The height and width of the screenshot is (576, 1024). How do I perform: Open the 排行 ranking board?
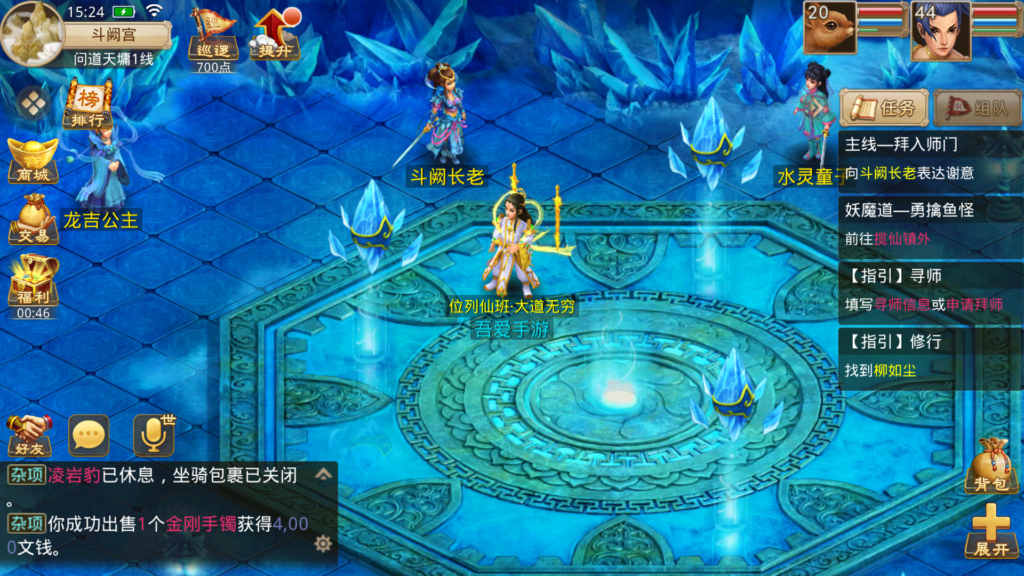click(89, 106)
